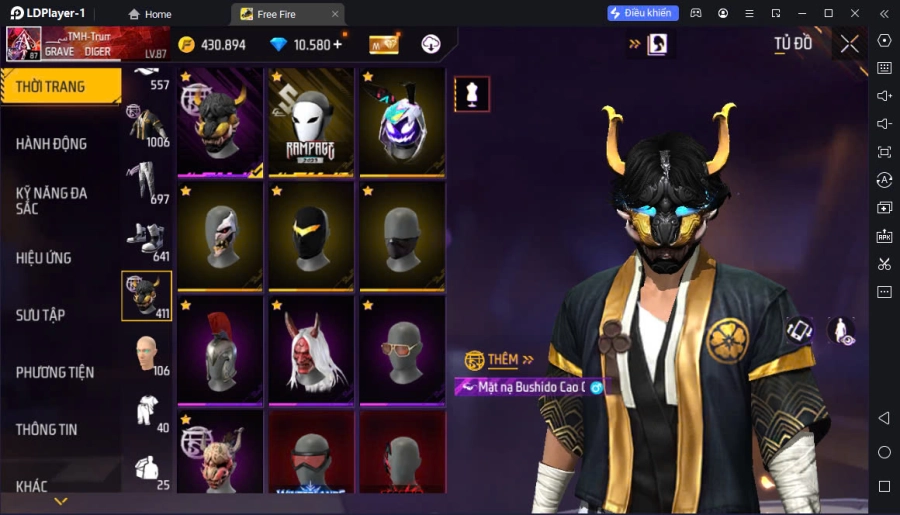Open the HIỆU ỨNG section
The height and width of the screenshot is (515, 900).
44,258
